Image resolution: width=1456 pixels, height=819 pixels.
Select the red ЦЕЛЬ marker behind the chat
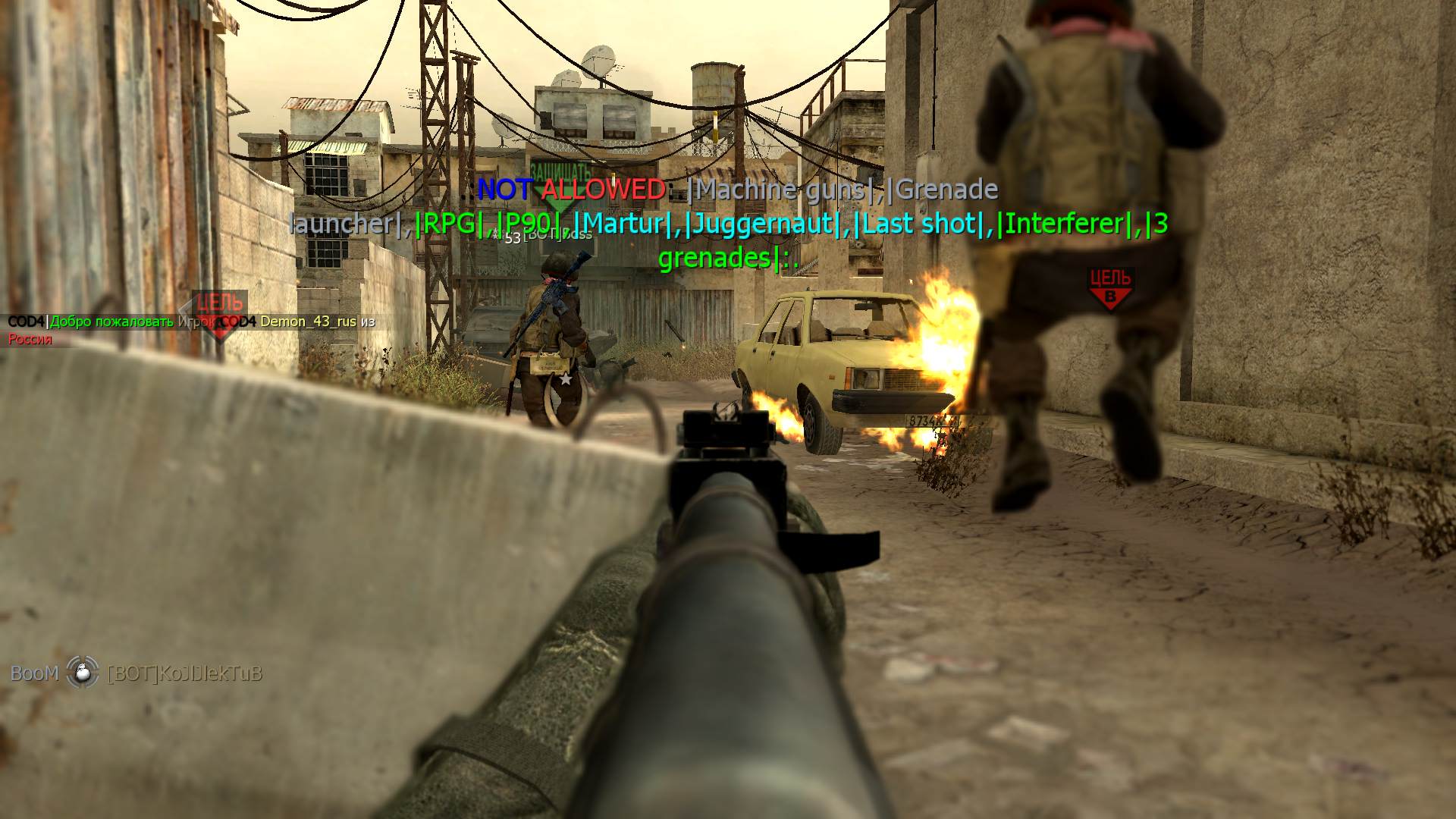[x=219, y=314]
